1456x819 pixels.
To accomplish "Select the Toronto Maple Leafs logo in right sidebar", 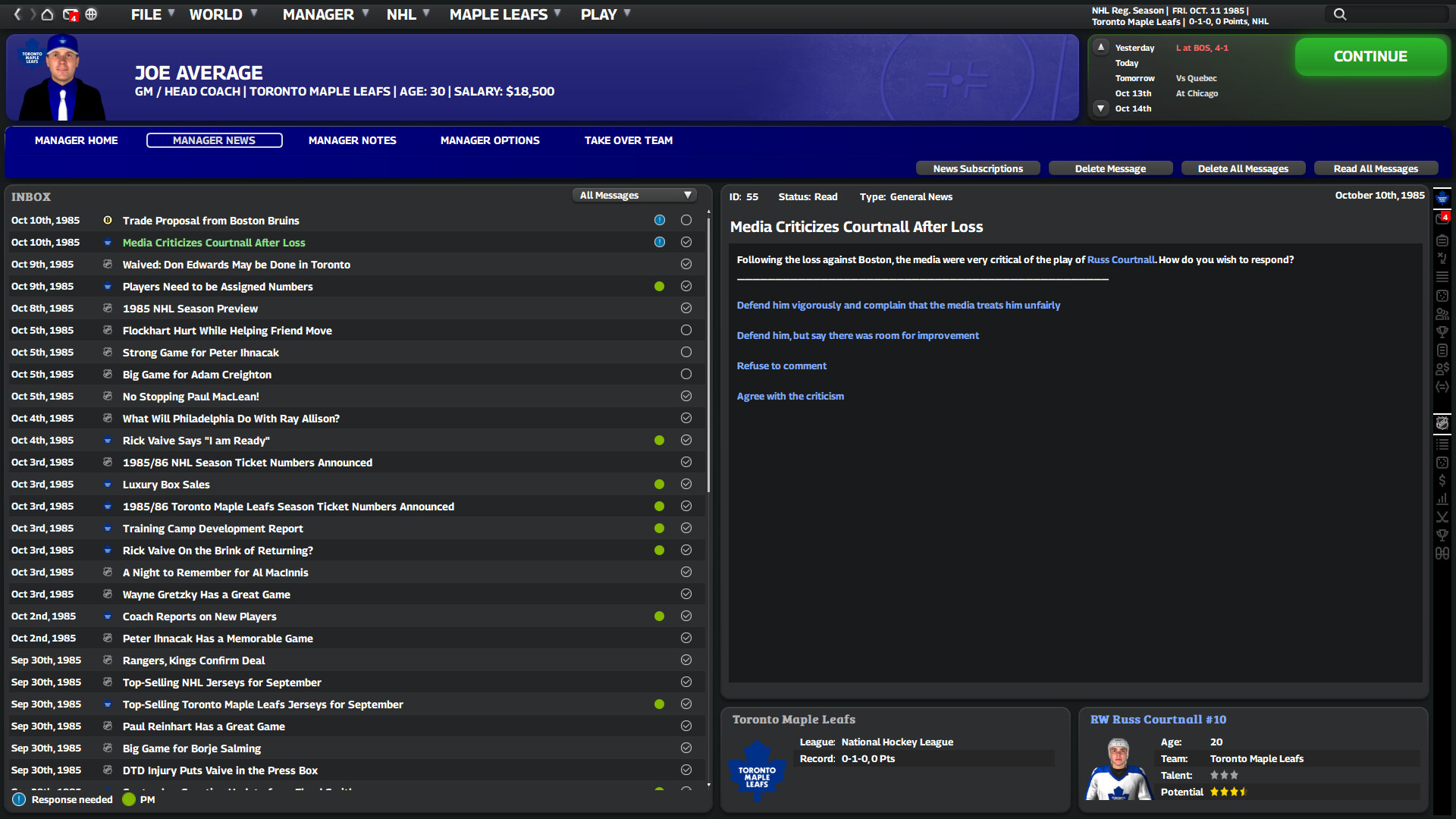I will click(1443, 198).
